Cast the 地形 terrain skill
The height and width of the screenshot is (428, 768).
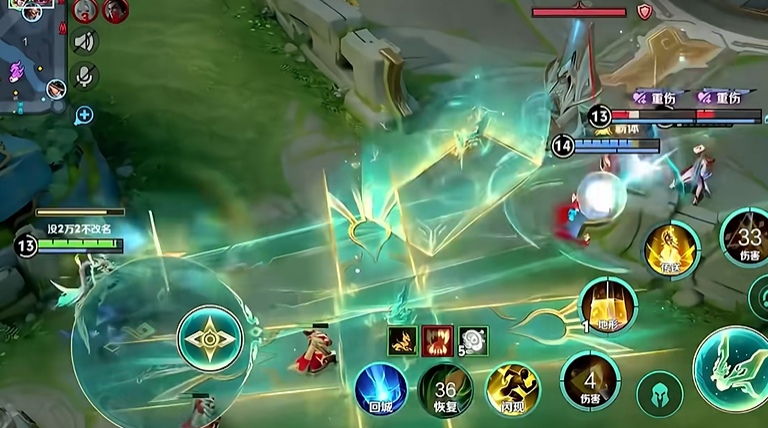tap(608, 304)
